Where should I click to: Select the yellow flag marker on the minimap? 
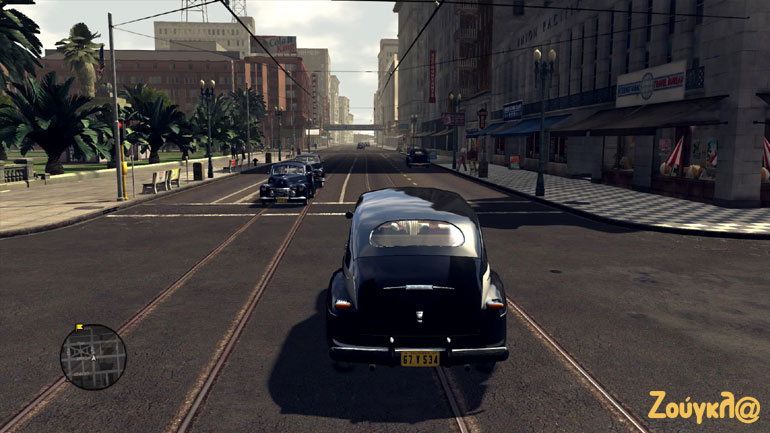click(79, 327)
